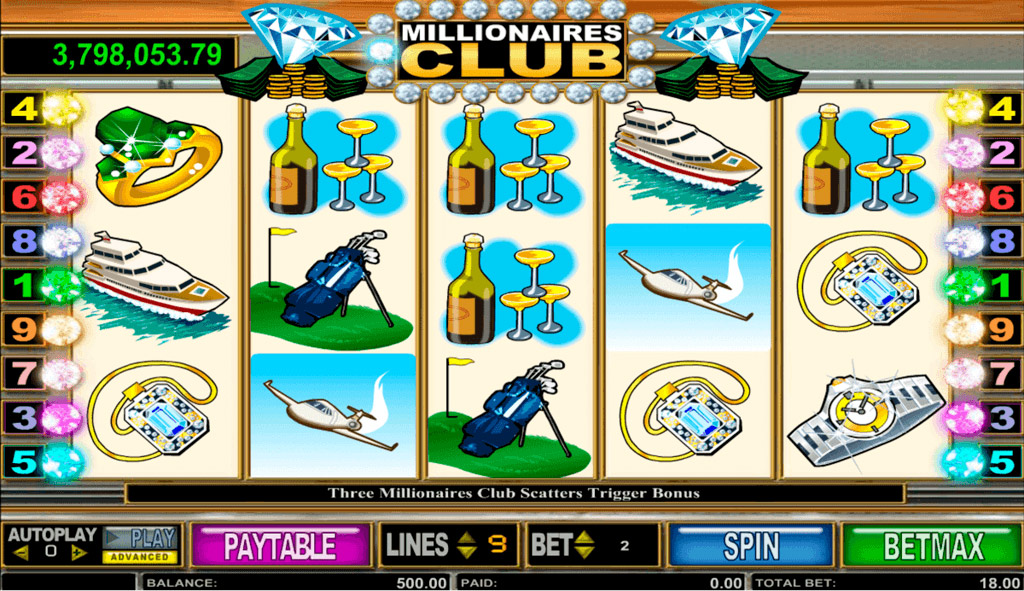Decrease the number of Lines
This screenshot has width=1024, height=591.
pyautogui.click(x=466, y=553)
